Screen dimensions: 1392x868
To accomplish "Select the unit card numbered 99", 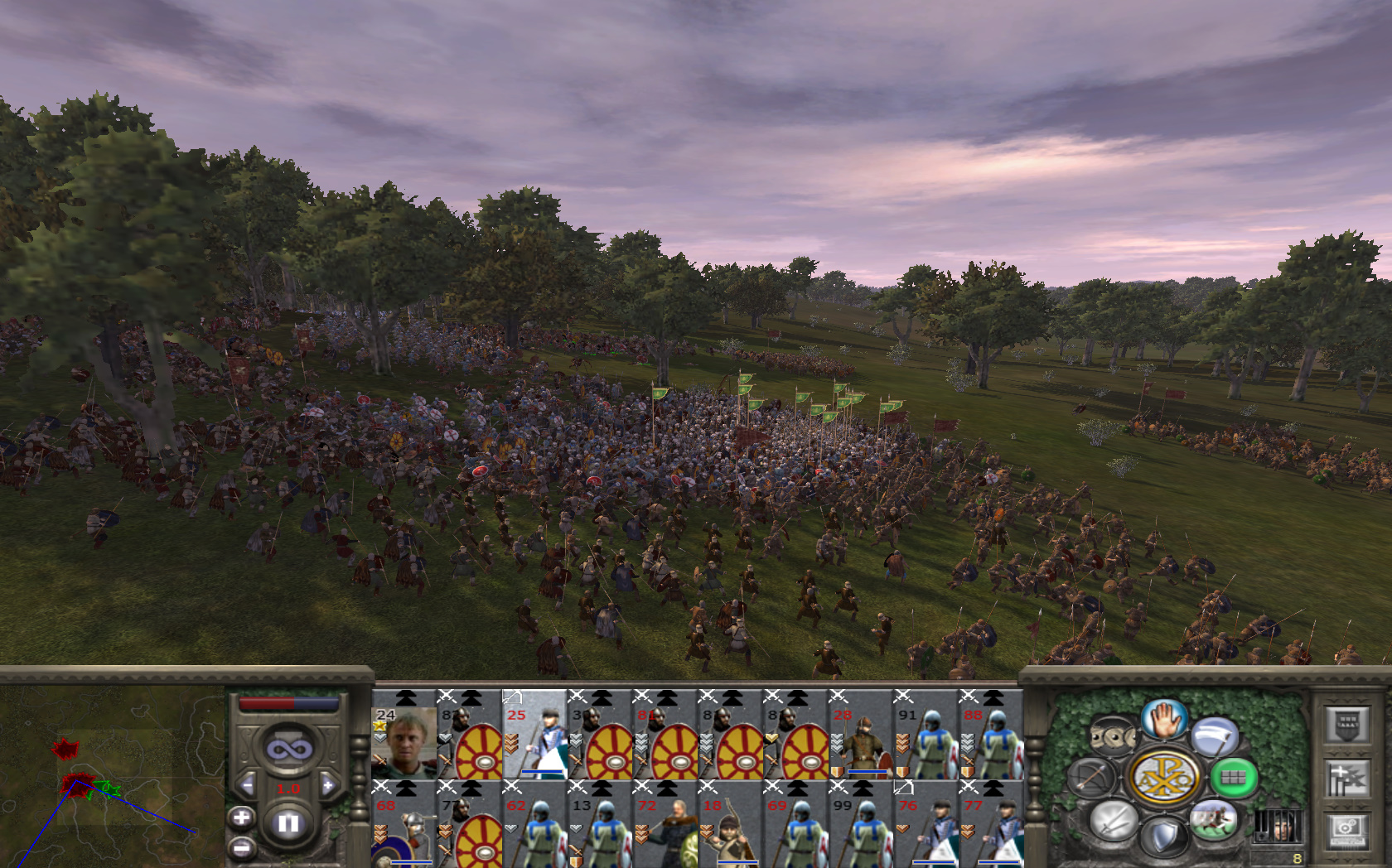I will [x=860, y=825].
